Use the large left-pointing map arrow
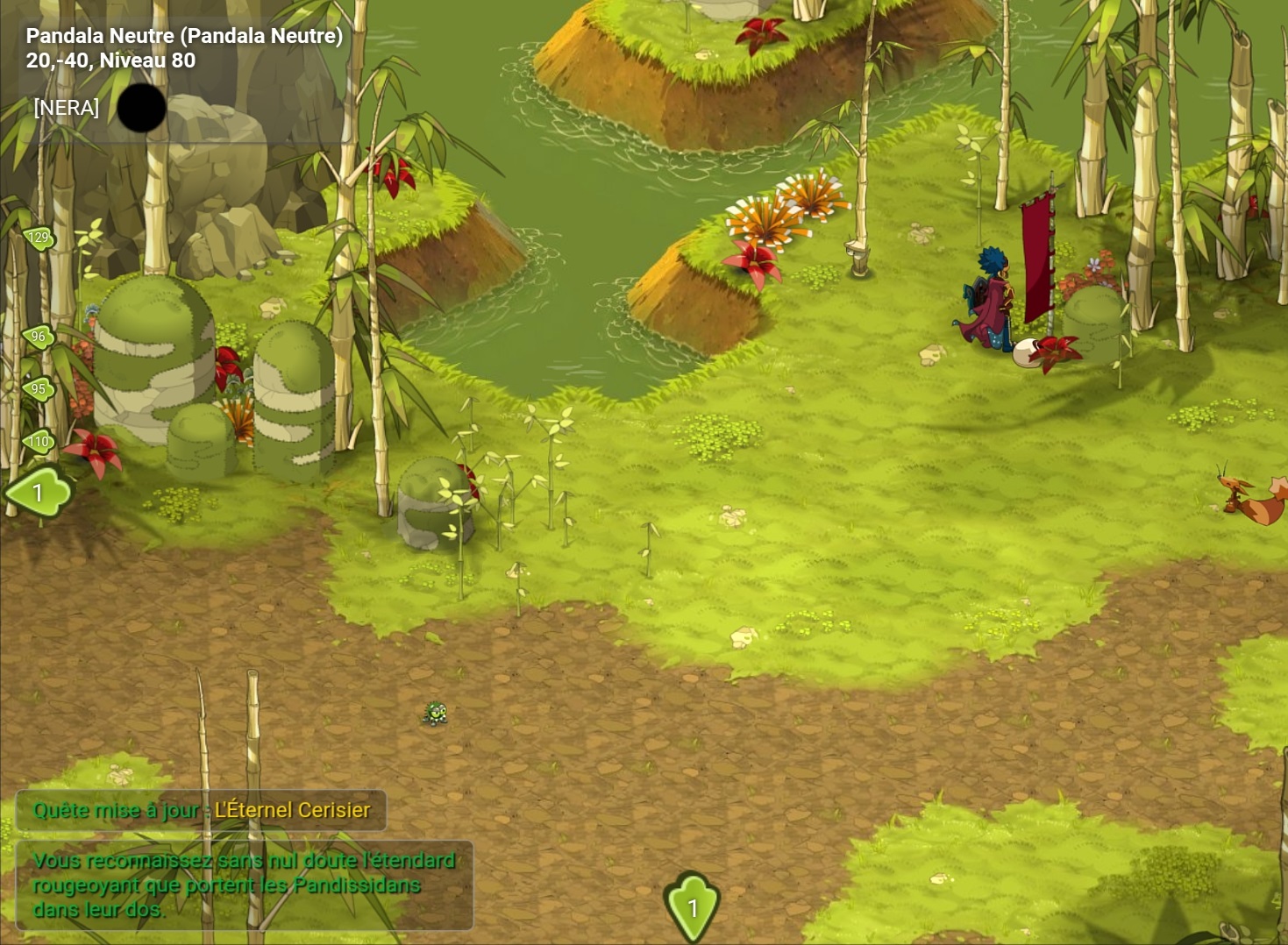This screenshot has width=1288, height=945. click(39, 493)
